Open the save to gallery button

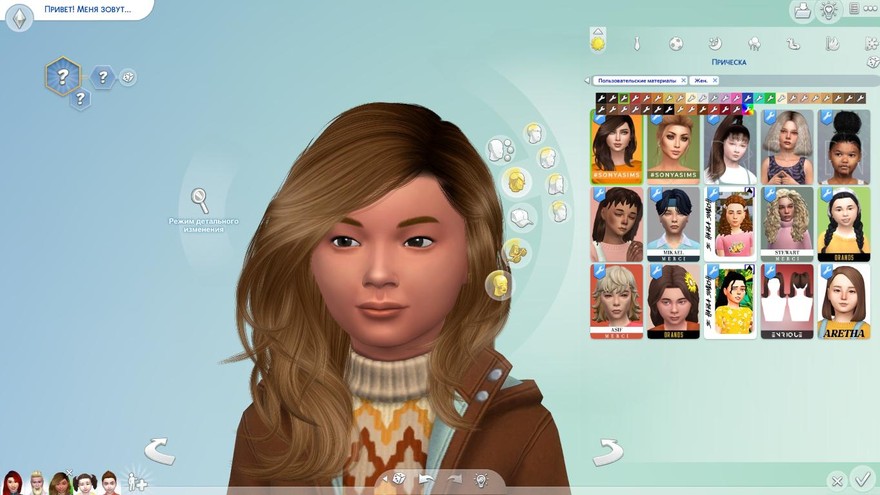point(801,10)
